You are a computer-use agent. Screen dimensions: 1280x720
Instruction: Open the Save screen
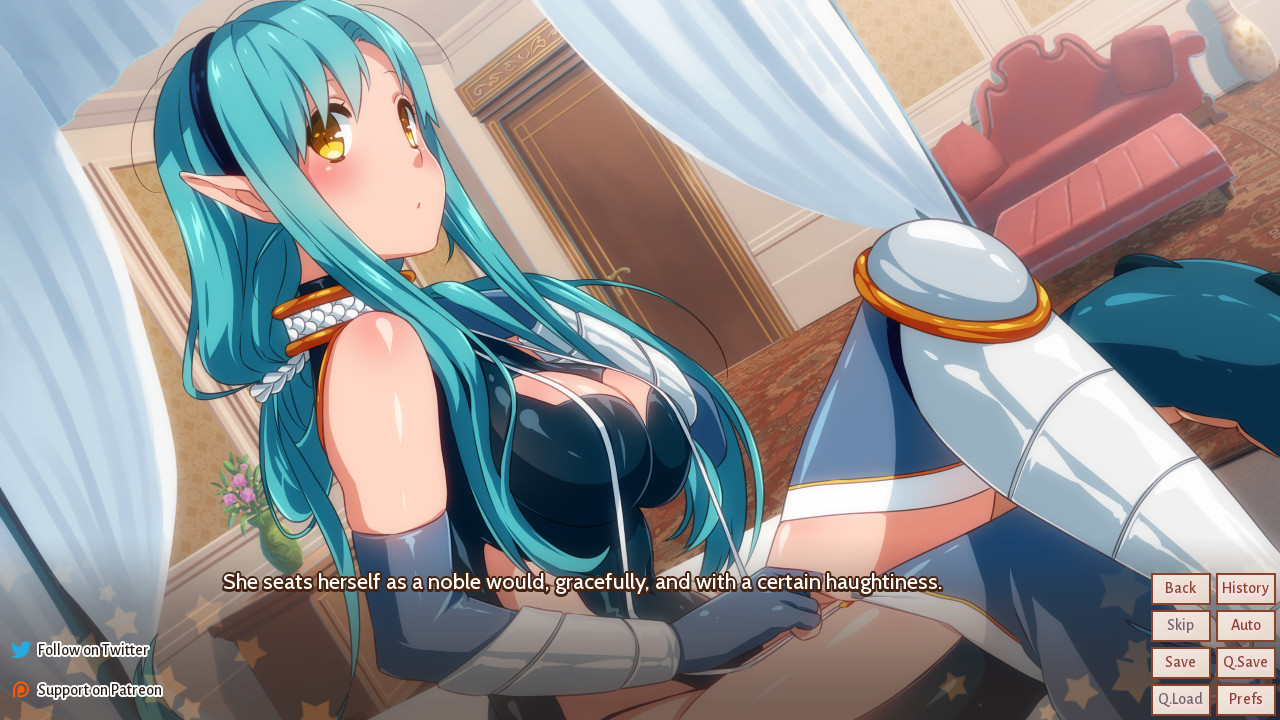point(1180,662)
